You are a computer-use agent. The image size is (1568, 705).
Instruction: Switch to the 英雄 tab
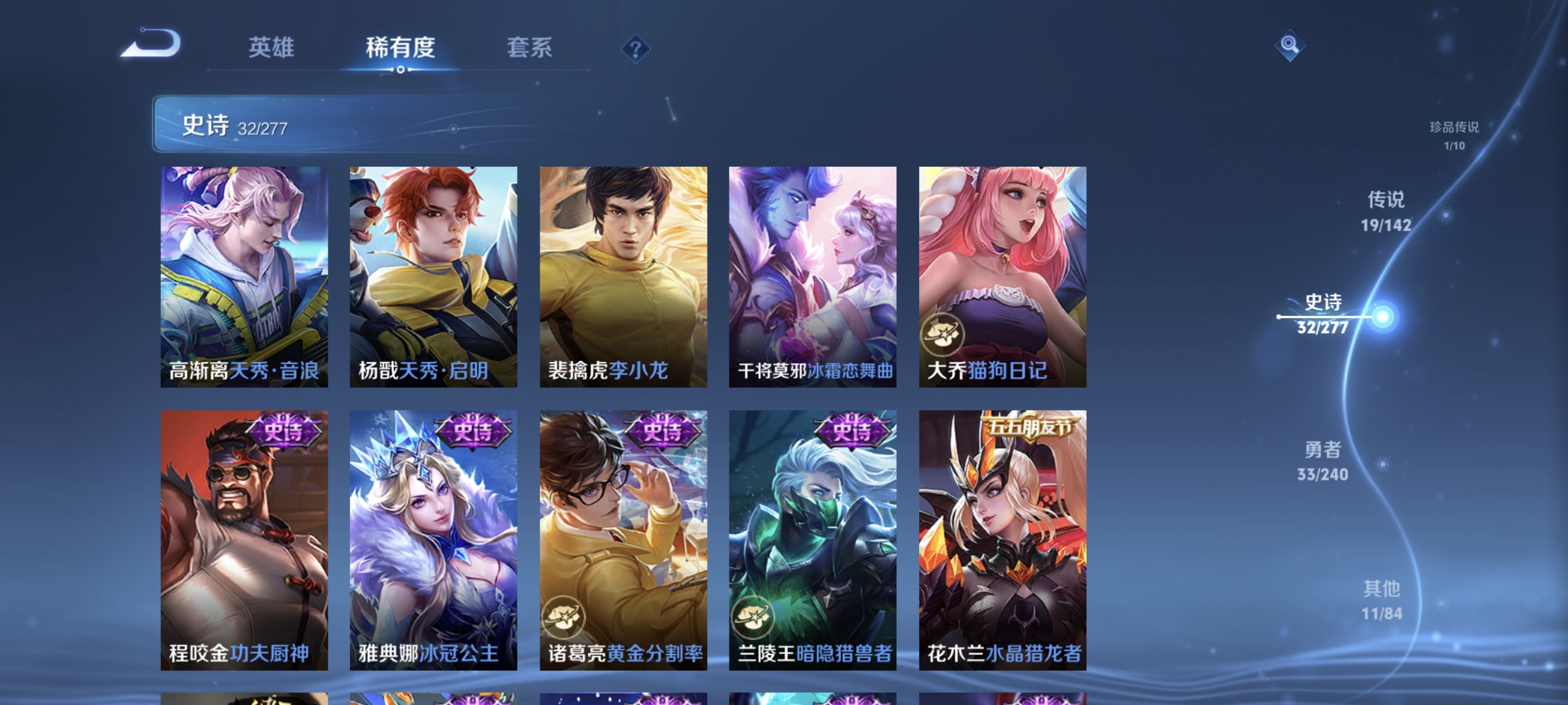271,49
